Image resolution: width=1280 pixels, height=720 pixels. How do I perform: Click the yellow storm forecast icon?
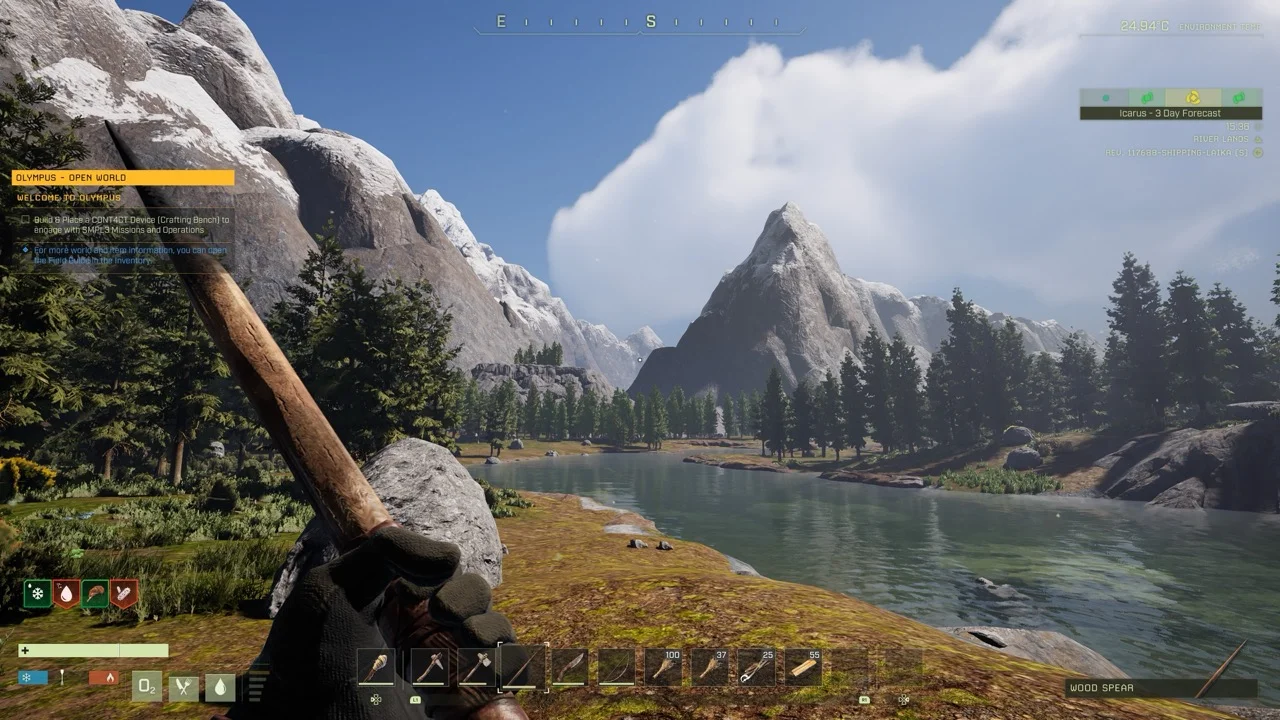1192,97
